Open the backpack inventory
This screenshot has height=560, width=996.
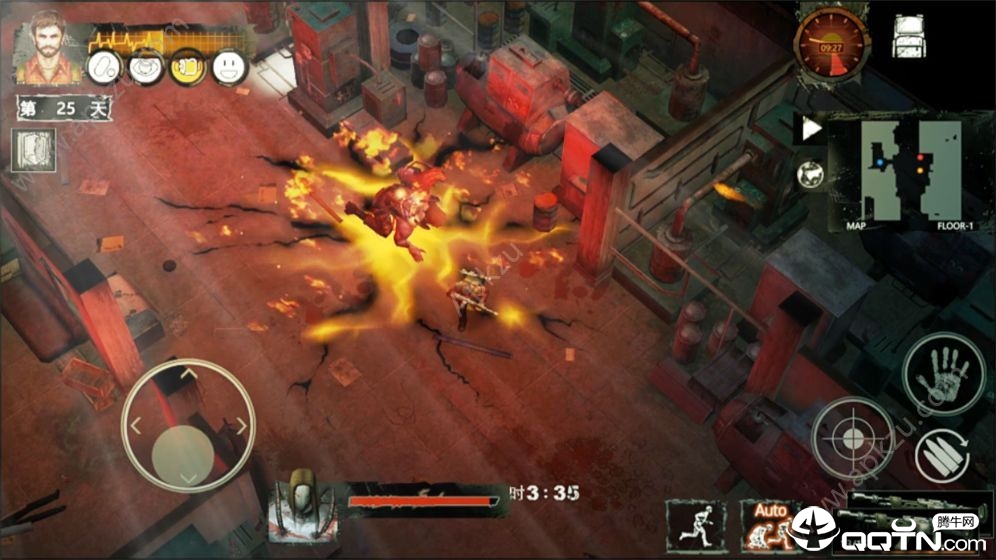(909, 37)
